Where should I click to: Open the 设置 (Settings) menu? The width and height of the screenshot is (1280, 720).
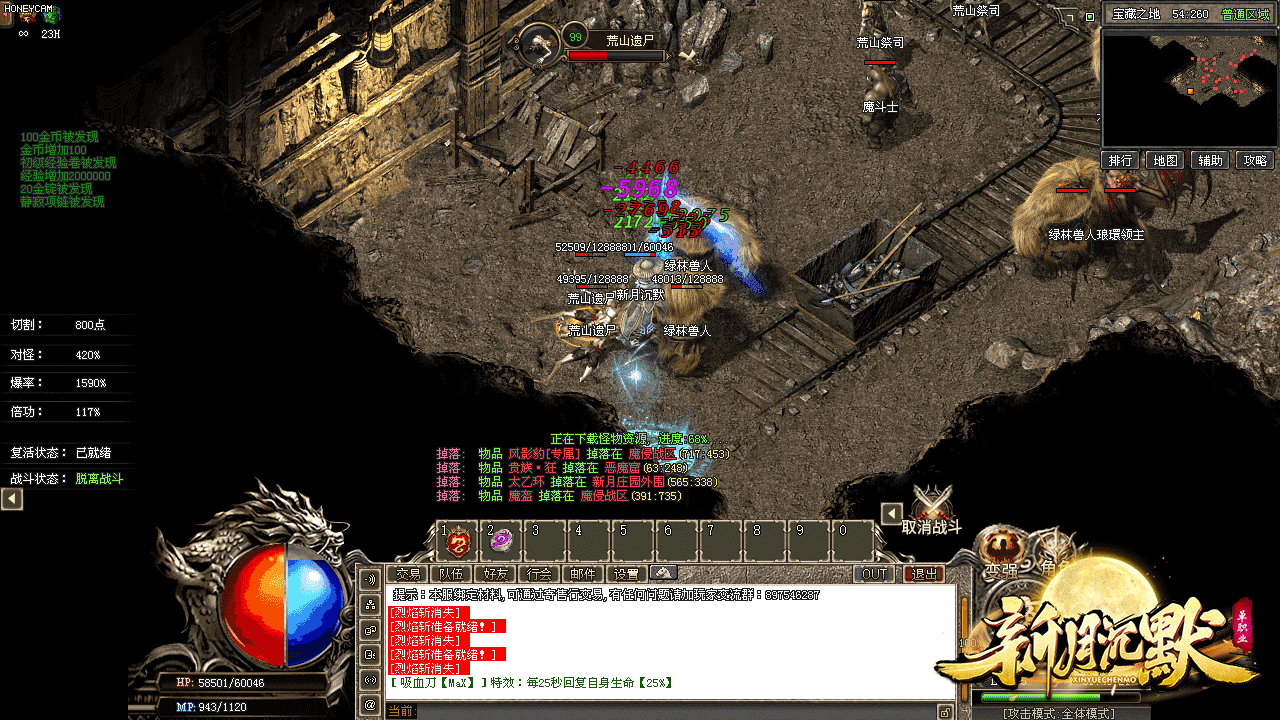tap(627, 574)
